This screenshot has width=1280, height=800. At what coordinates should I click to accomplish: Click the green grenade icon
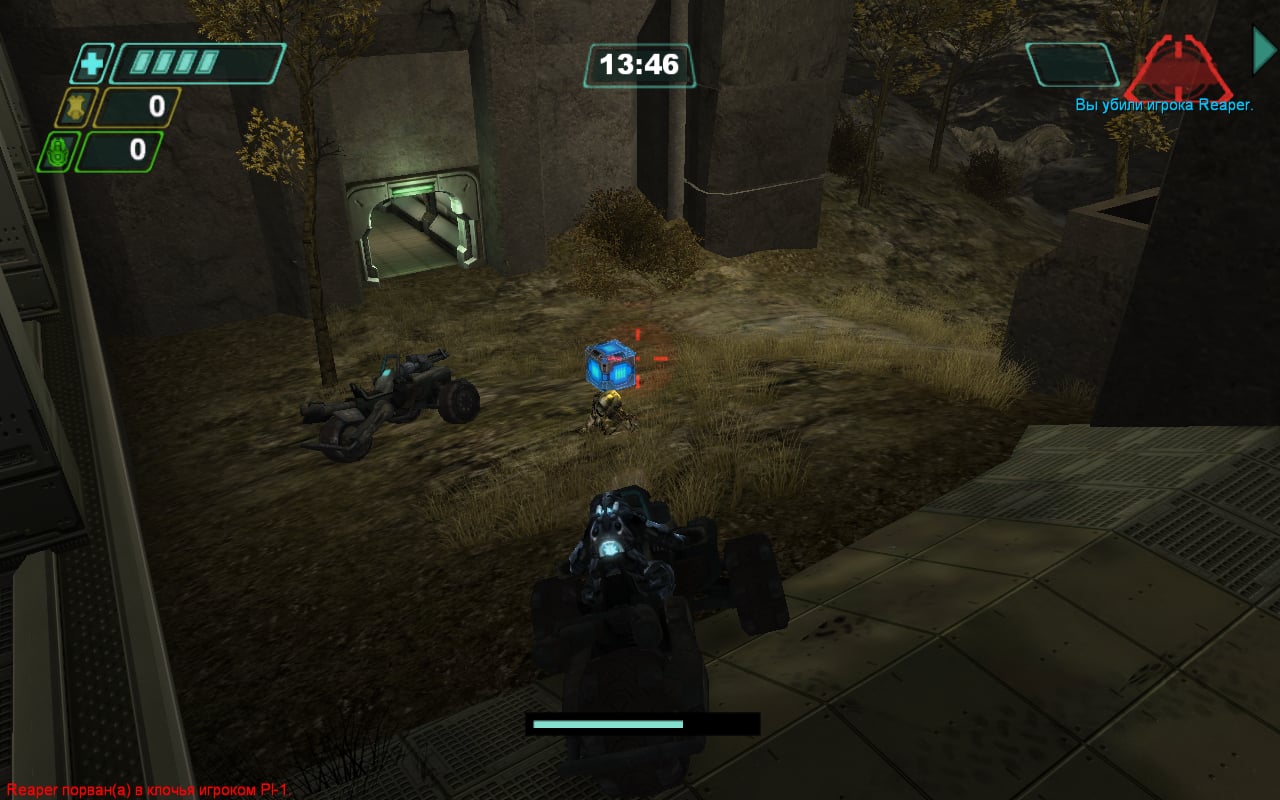click(x=56, y=152)
